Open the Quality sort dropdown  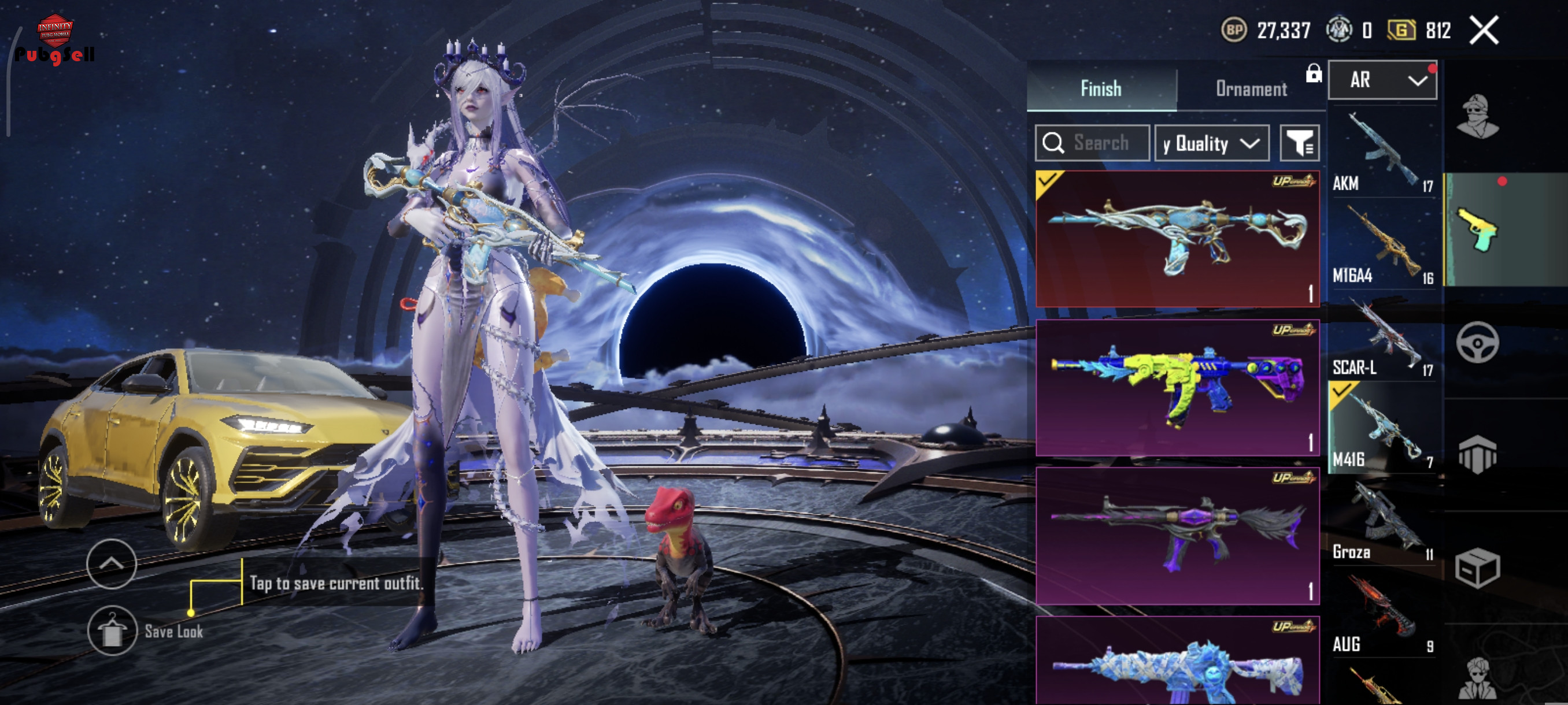coord(1211,143)
